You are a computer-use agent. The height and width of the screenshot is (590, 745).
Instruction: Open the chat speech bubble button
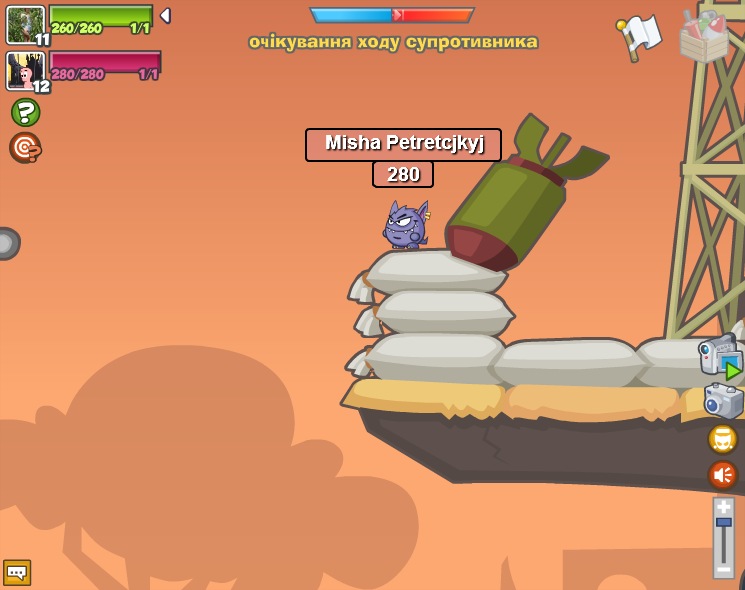pyautogui.click(x=17, y=572)
